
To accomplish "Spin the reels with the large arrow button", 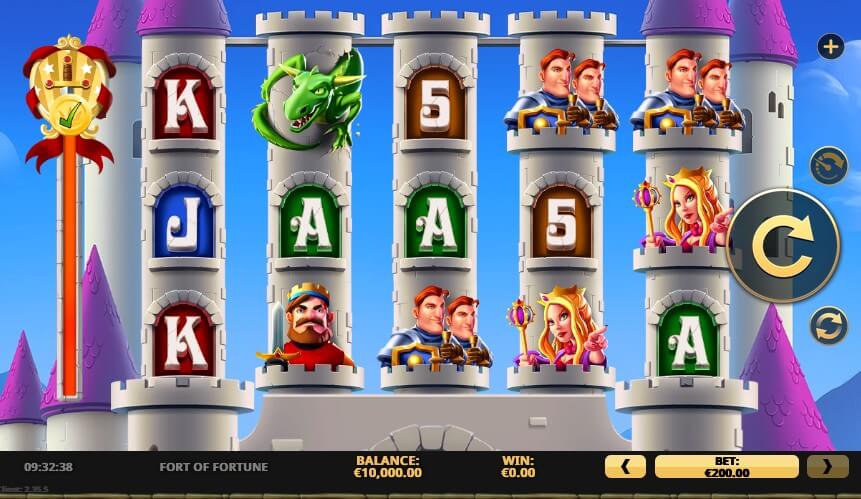I will (x=783, y=246).
